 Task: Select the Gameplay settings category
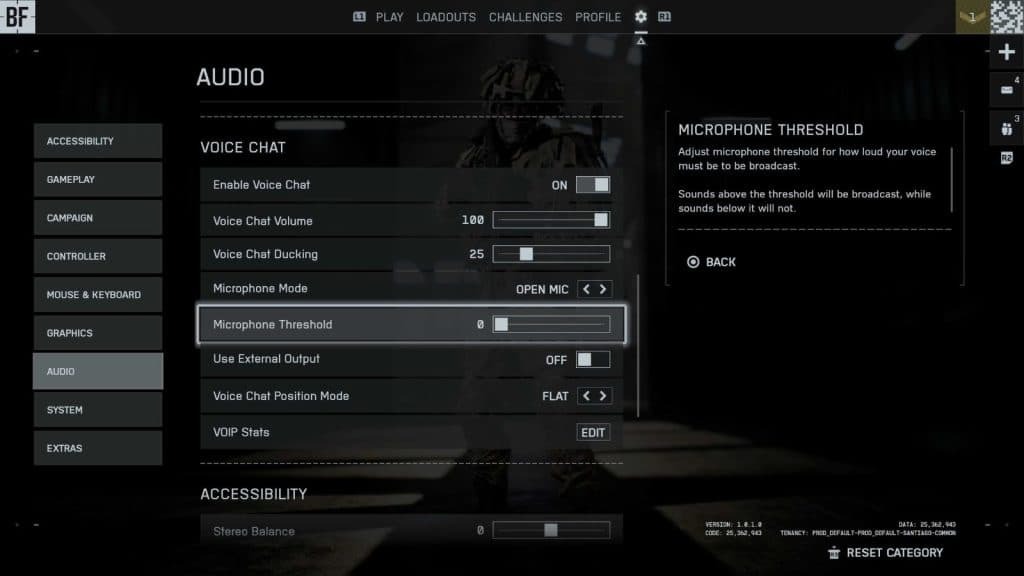tap(97, 179)
